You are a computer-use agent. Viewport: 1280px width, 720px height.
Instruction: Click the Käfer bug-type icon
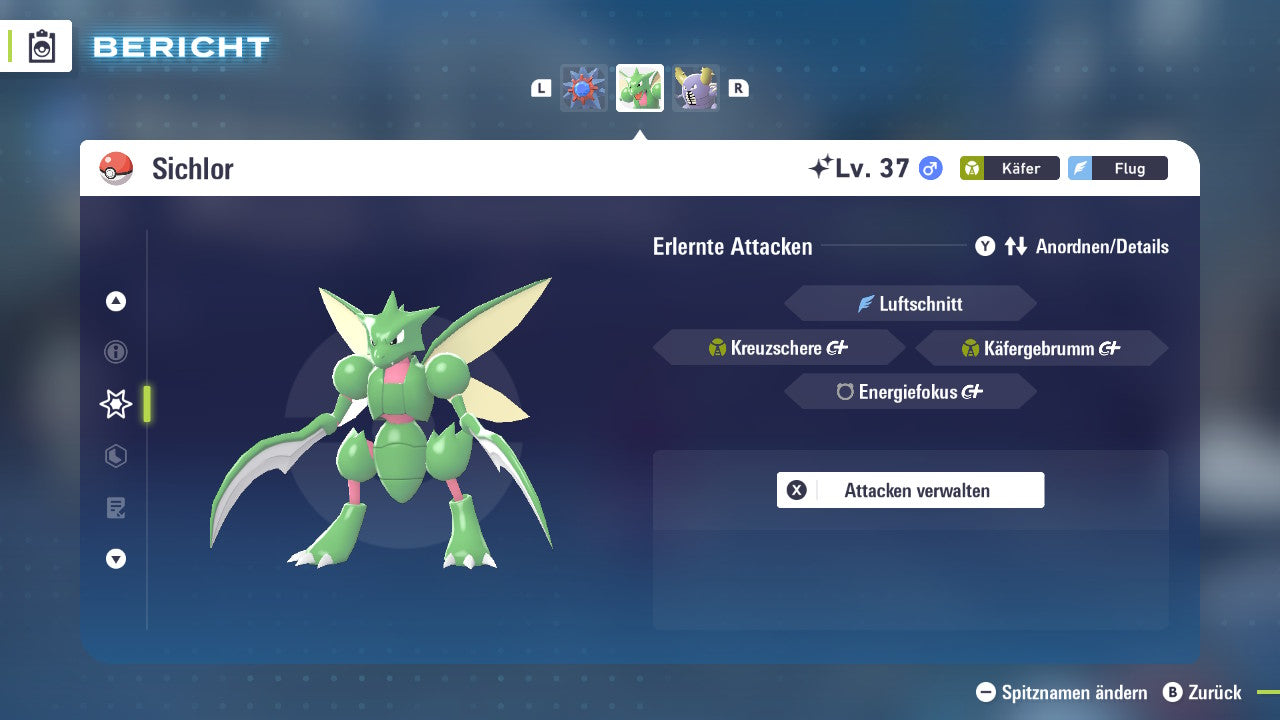coord(971,168)
